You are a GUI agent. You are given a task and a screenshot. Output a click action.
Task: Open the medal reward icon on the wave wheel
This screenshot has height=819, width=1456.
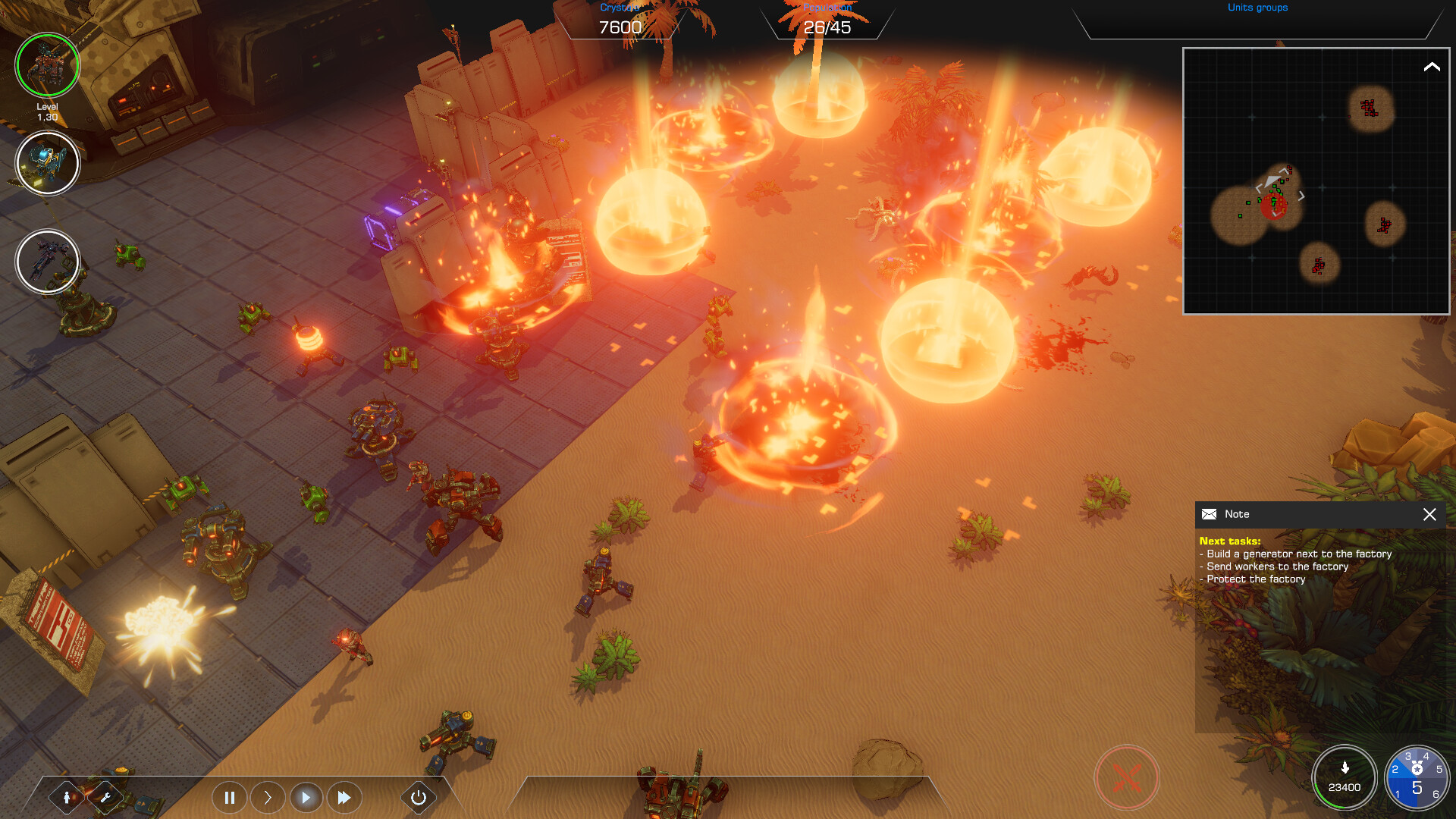click(x=1417, y=767)
